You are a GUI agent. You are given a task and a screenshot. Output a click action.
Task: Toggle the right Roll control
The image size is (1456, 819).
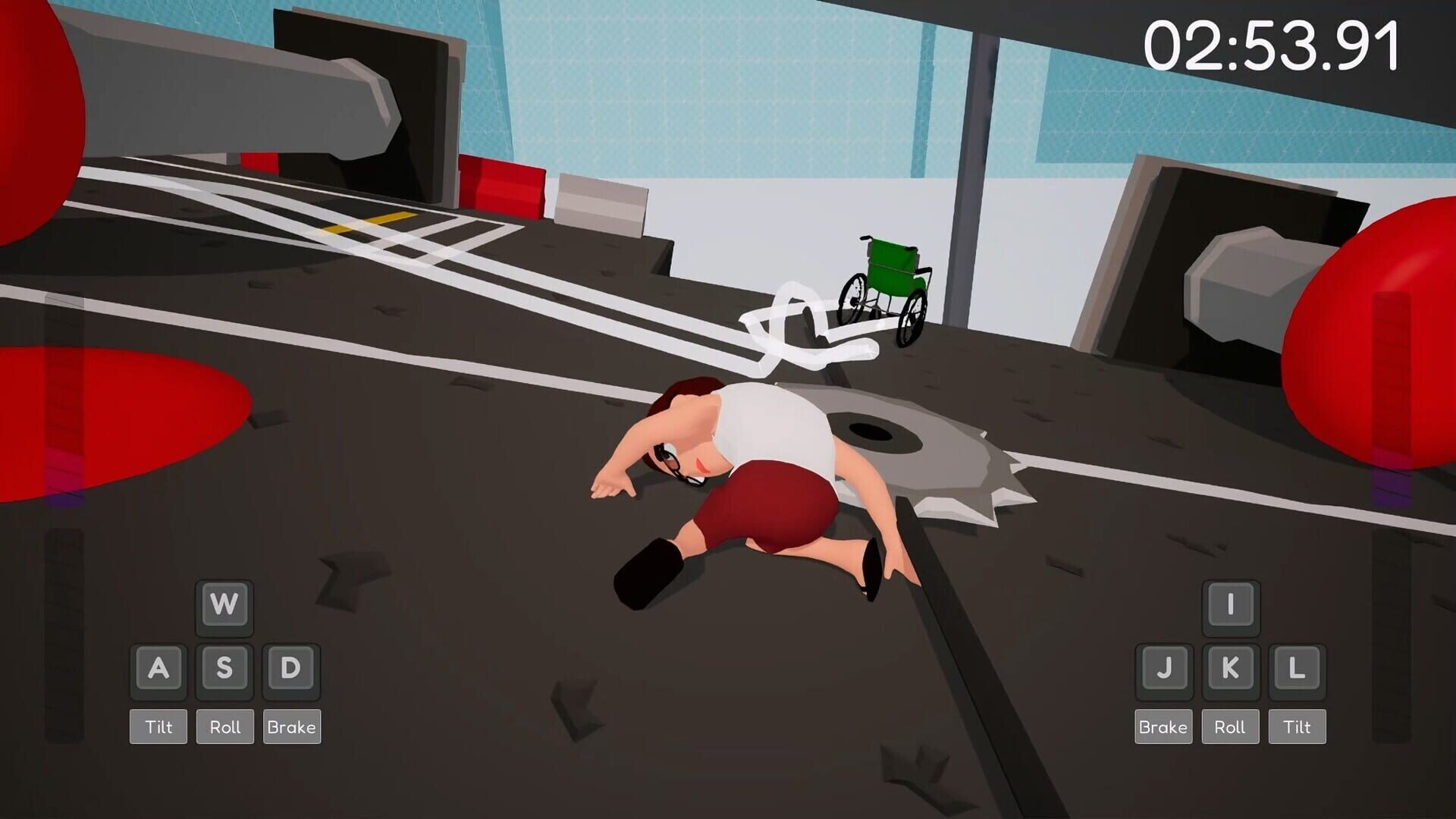pos(1230,726)
